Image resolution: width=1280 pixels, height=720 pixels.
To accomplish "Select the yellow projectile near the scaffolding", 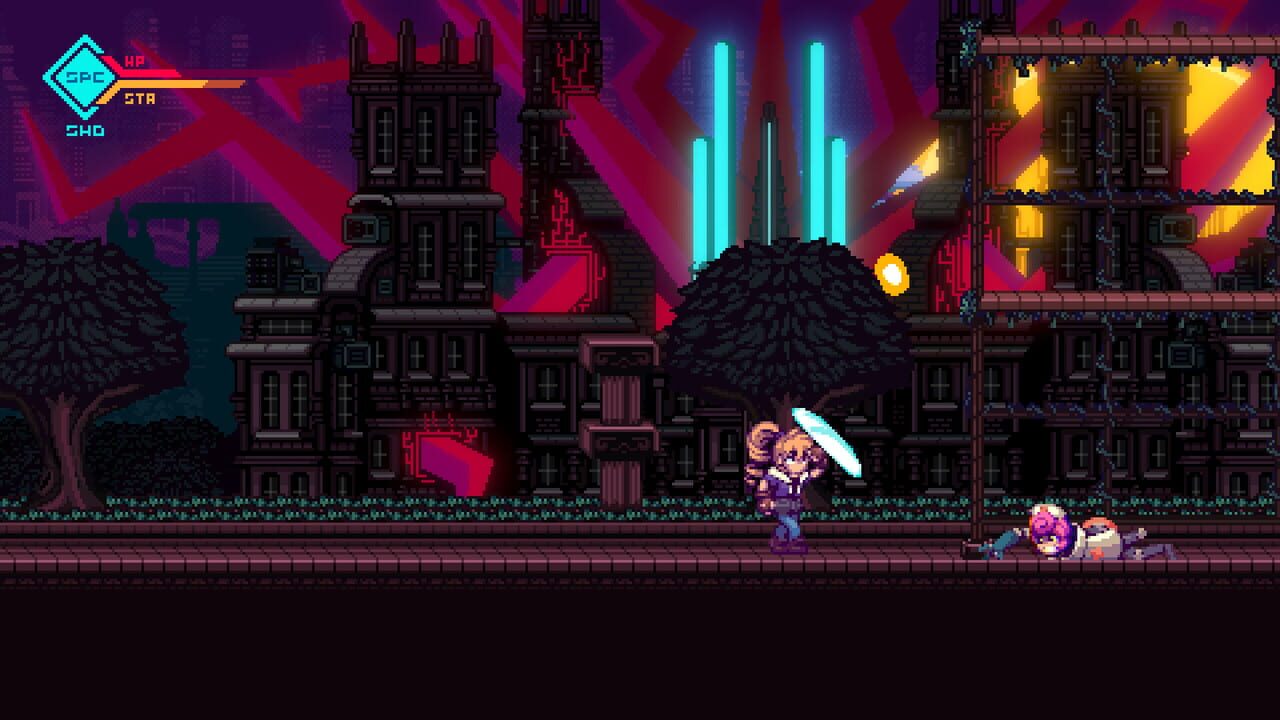I will [x=893, y=275].
